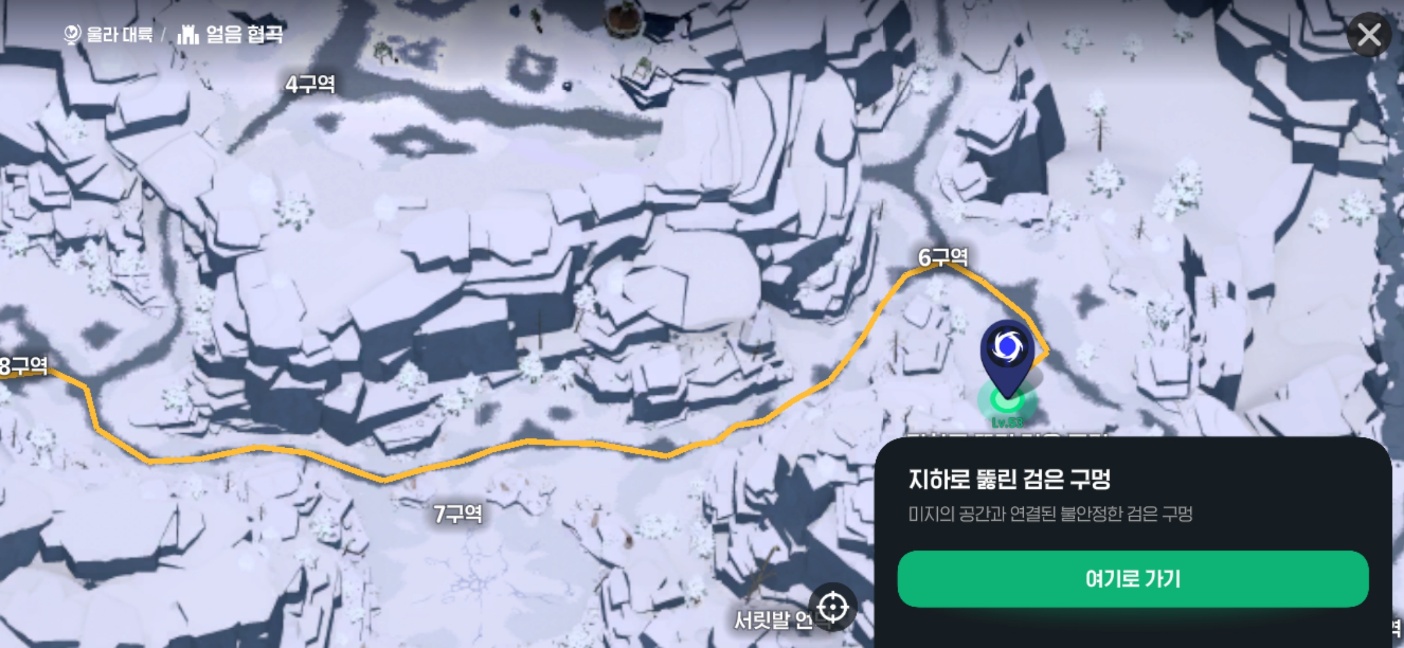The width and height of the screenshot is (1404, 648).
Task: Select the blue swirl black hole marker
Action: click(x=1005, y=347)
